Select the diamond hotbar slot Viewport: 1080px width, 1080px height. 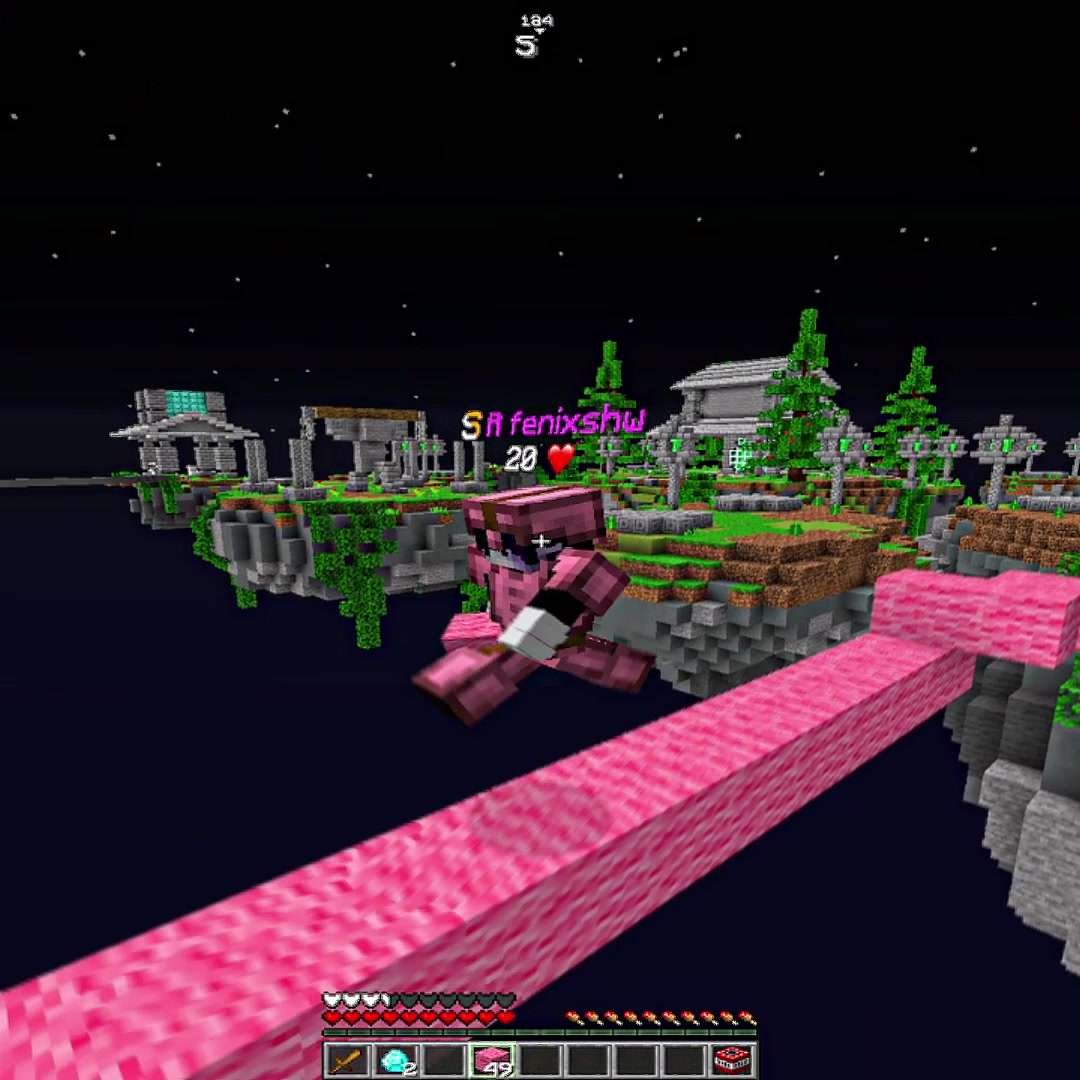click(395, 1060)
